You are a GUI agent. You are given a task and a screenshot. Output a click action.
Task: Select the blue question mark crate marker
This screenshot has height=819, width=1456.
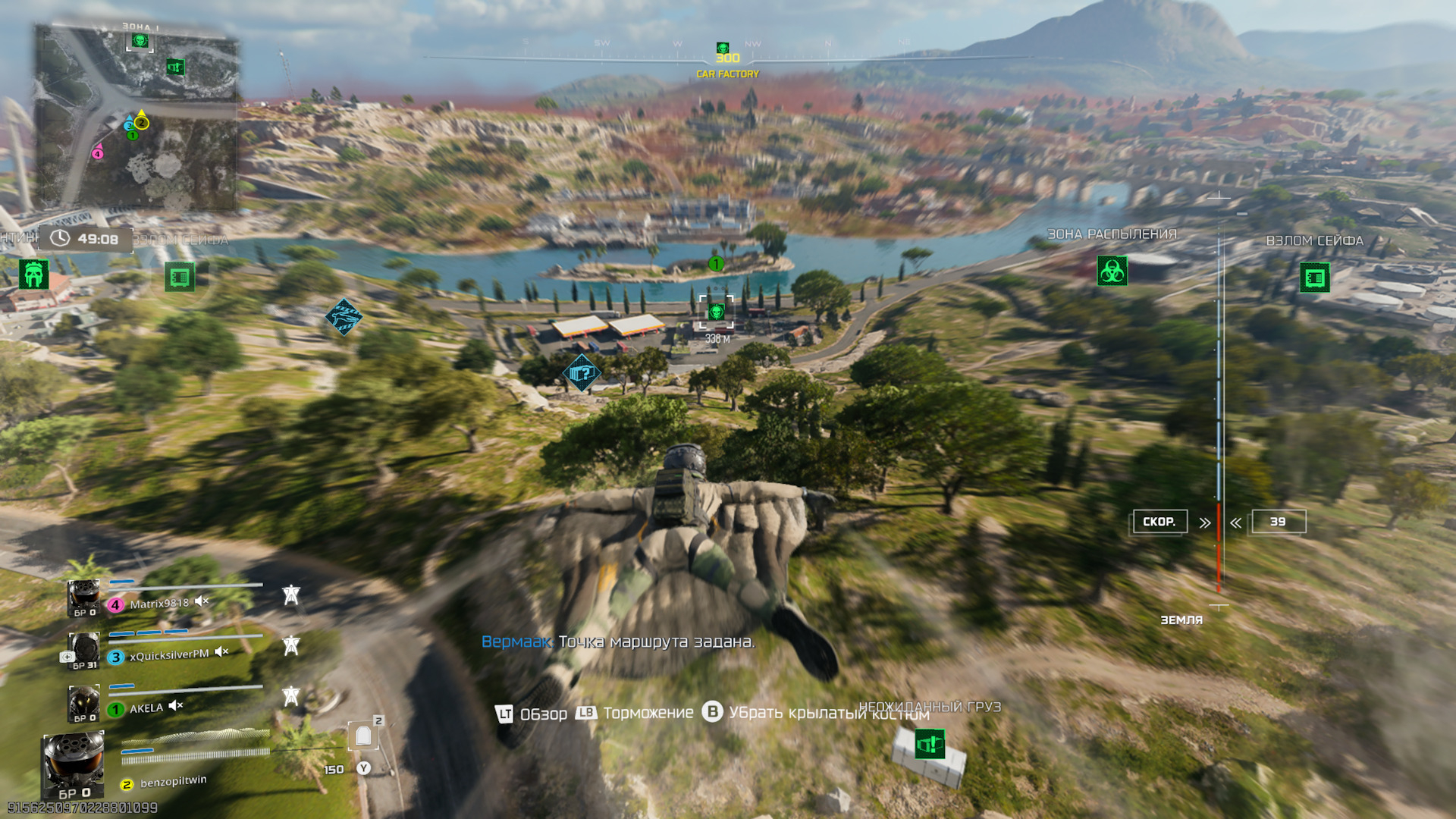582,373
